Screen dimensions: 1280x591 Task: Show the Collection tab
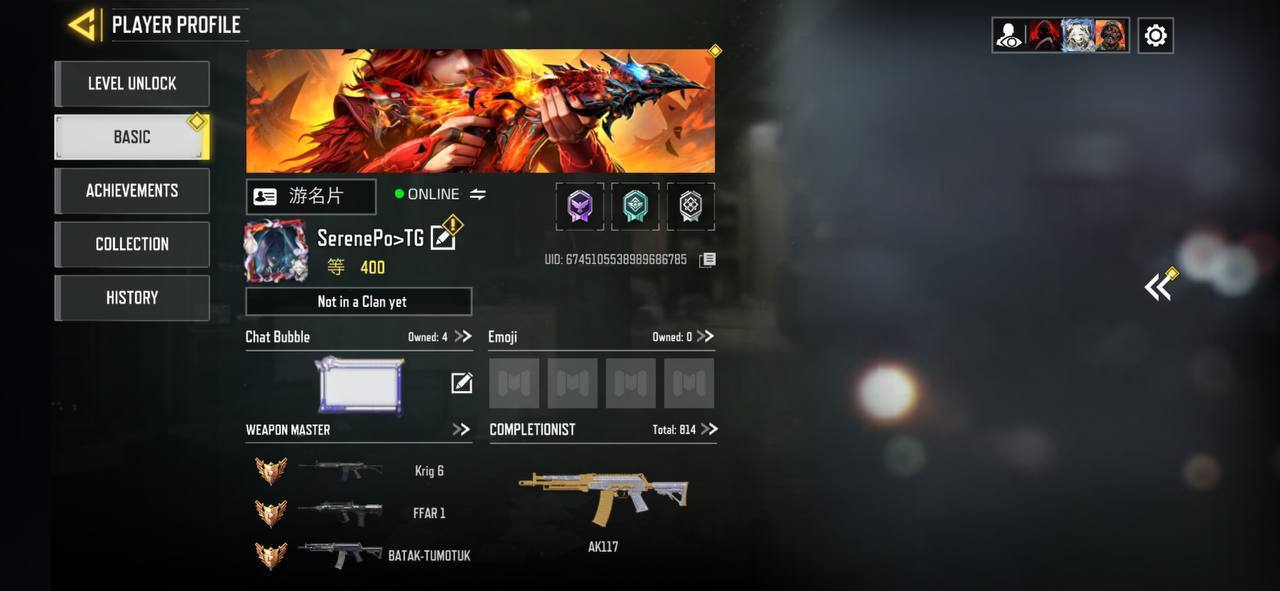click(132, 244)
